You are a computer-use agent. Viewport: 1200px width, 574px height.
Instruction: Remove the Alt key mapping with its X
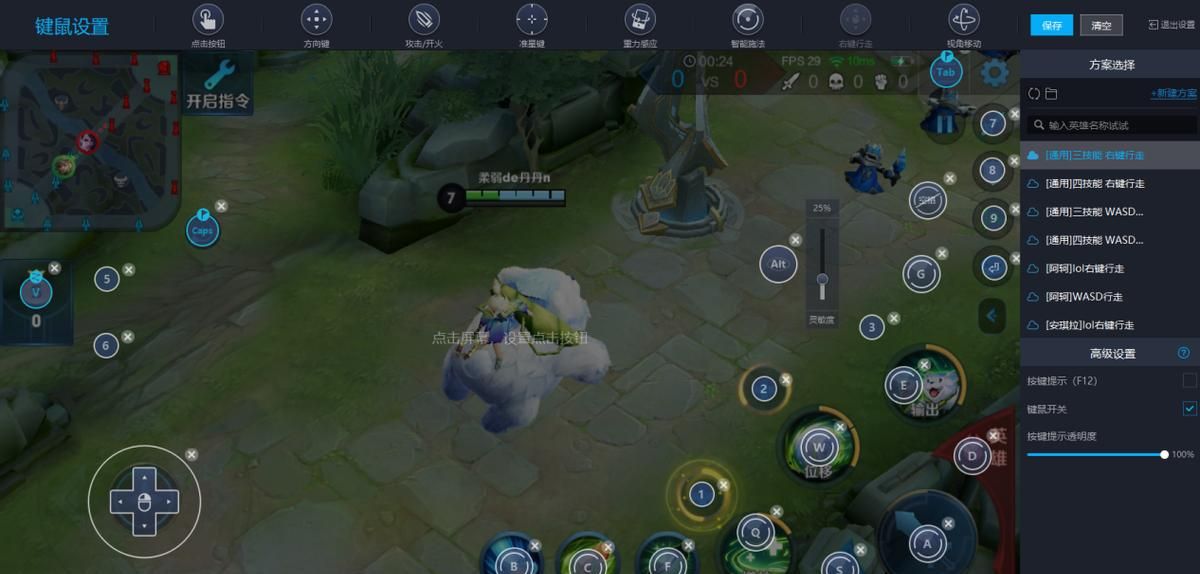(795, 240)
